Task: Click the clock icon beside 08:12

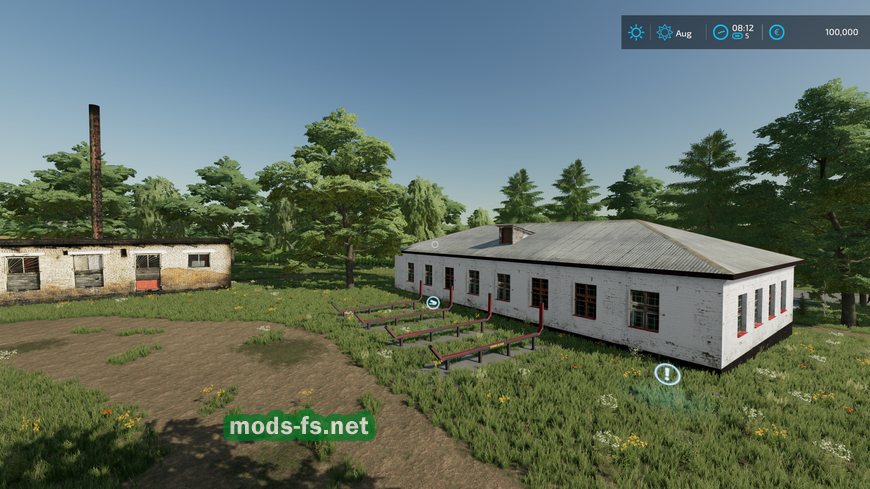Action: (720, 32)
